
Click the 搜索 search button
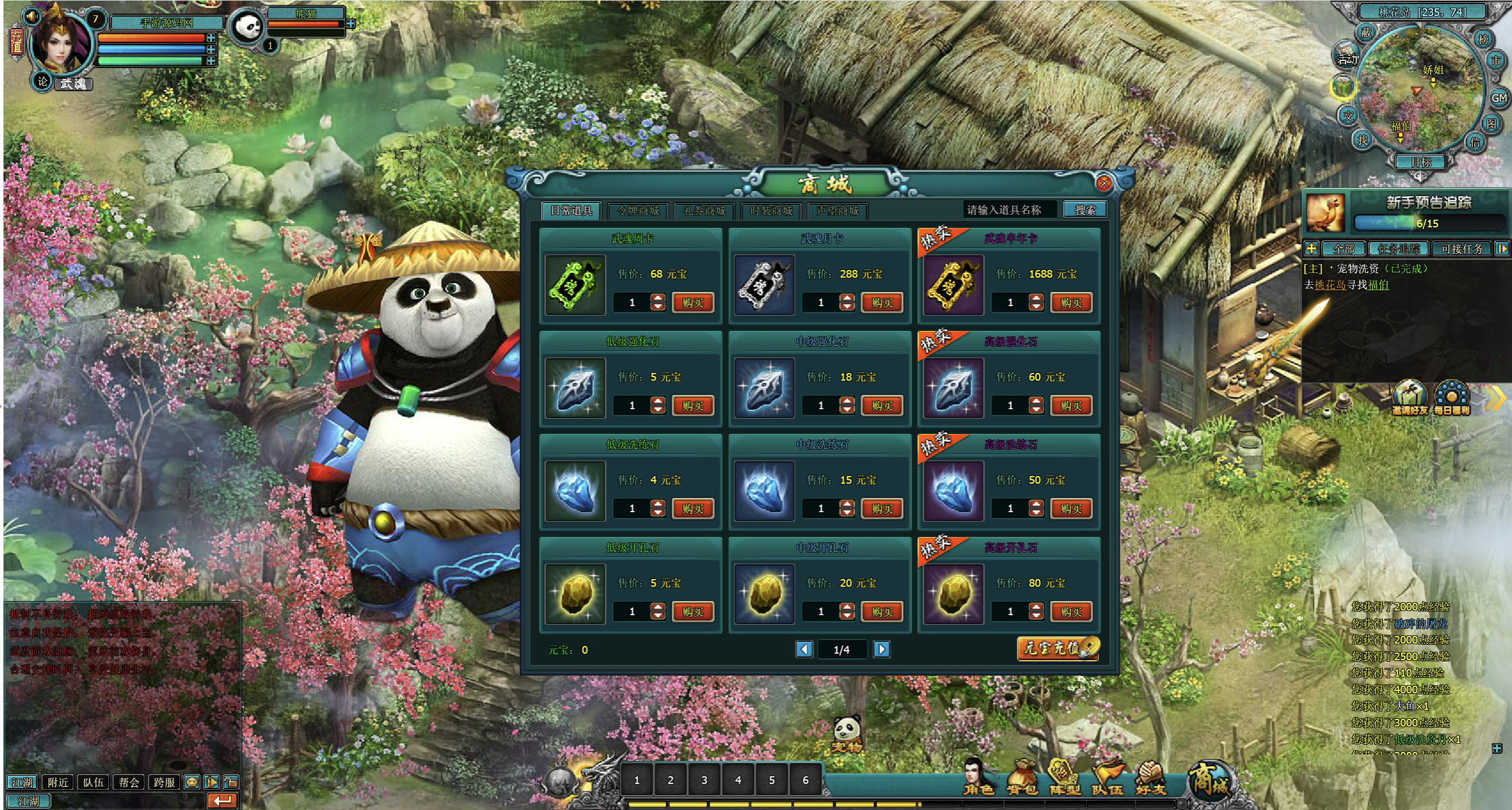[x=1085, y=210]
